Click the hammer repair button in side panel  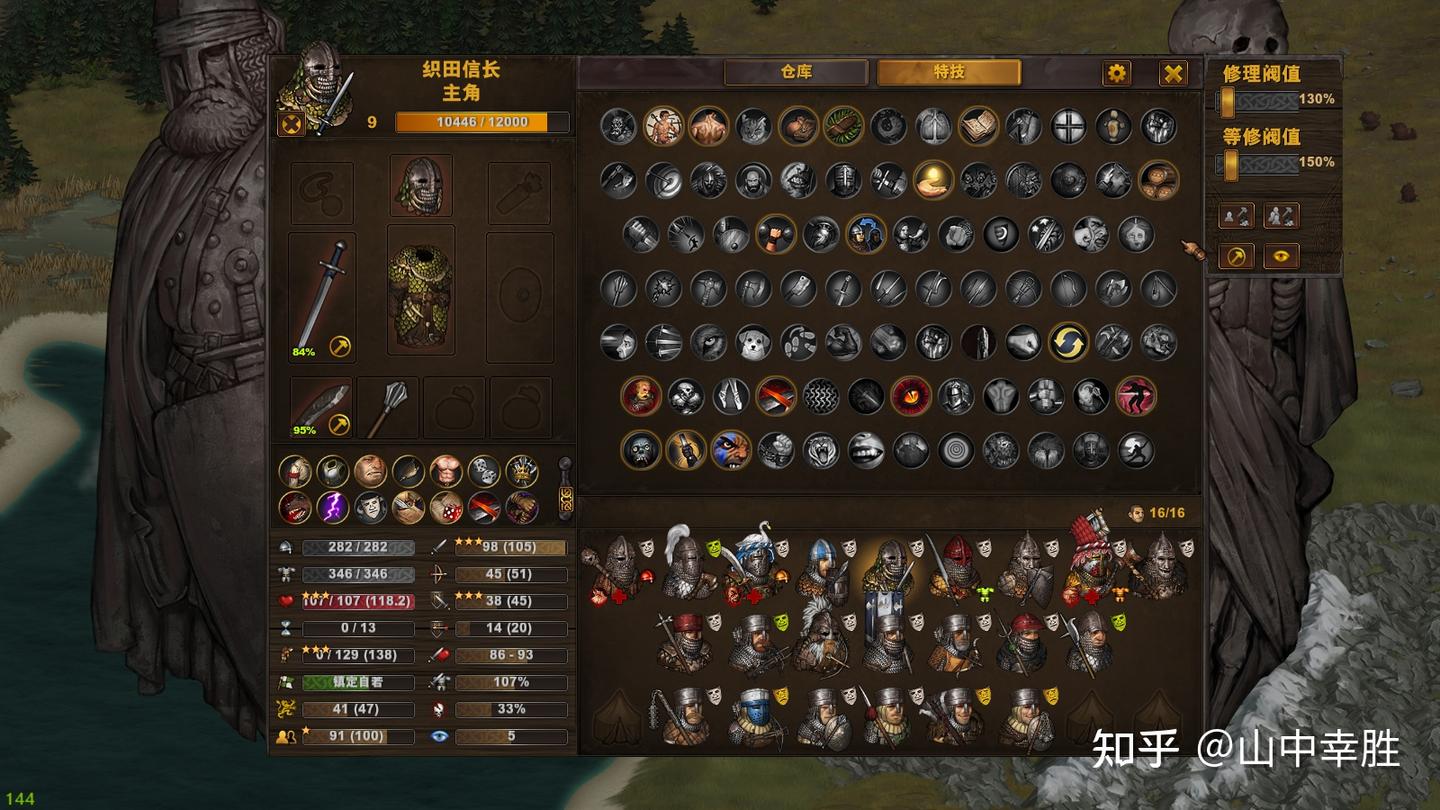tap(1237, 257)
